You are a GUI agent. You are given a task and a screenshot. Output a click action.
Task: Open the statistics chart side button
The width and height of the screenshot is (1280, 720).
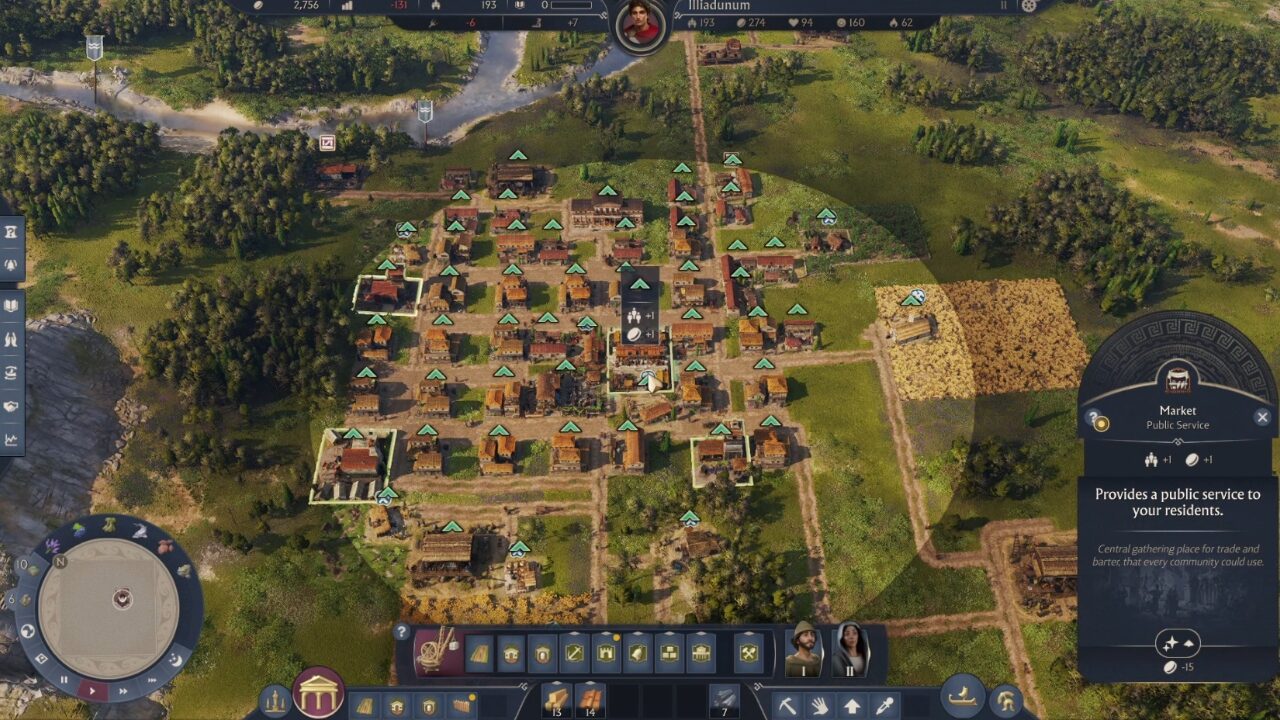point(11,439)
